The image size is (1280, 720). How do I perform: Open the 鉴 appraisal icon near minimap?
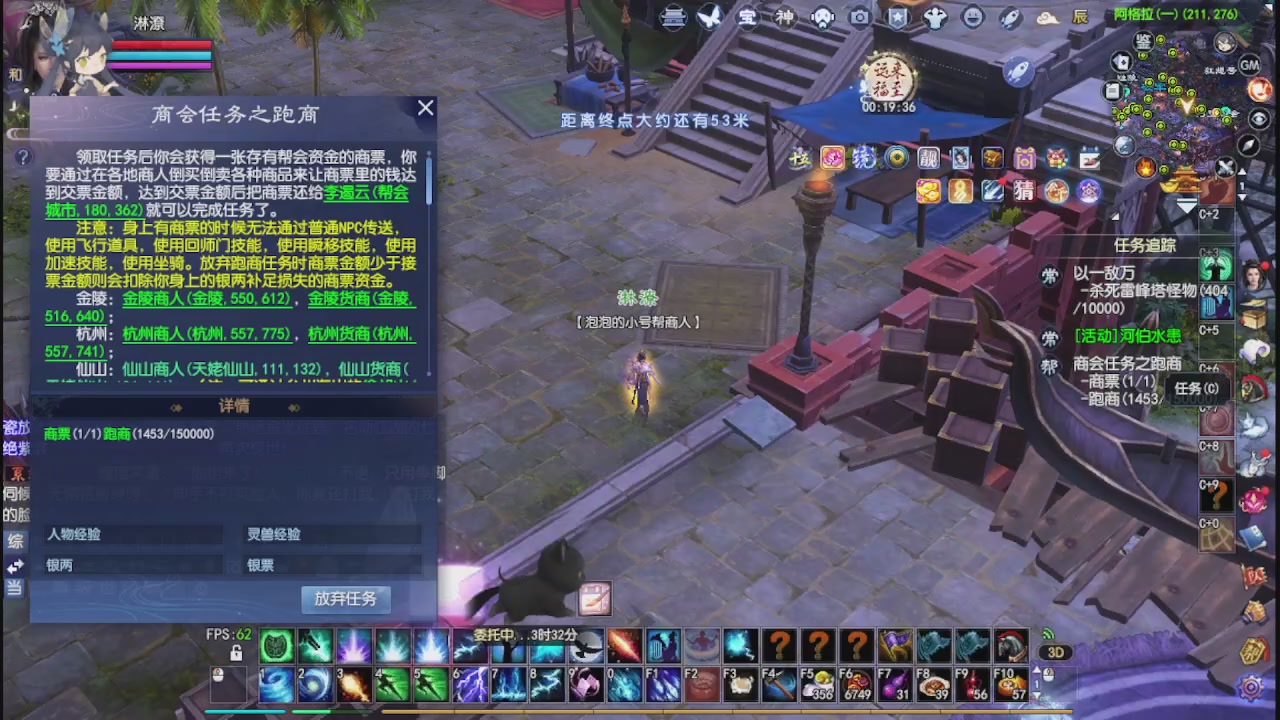click(1143, 42)
